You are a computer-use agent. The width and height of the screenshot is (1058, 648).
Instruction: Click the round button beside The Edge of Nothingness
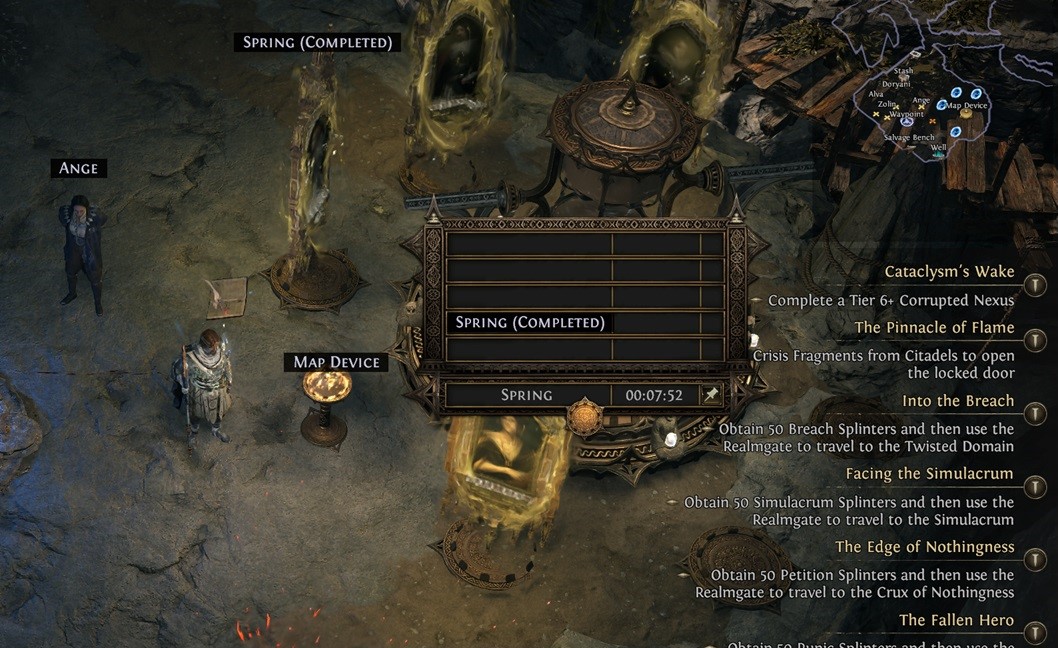(x=1035, y=560)
